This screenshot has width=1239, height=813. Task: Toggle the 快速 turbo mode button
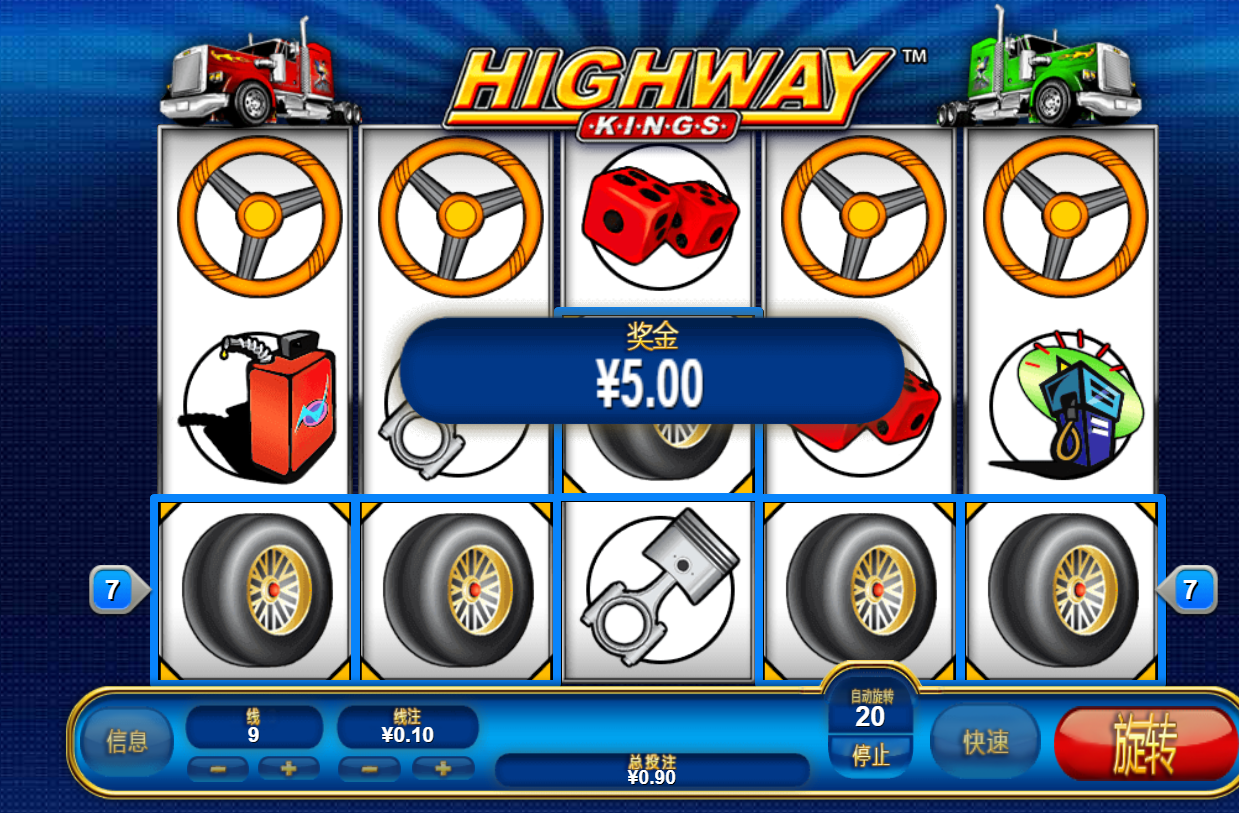985,742
